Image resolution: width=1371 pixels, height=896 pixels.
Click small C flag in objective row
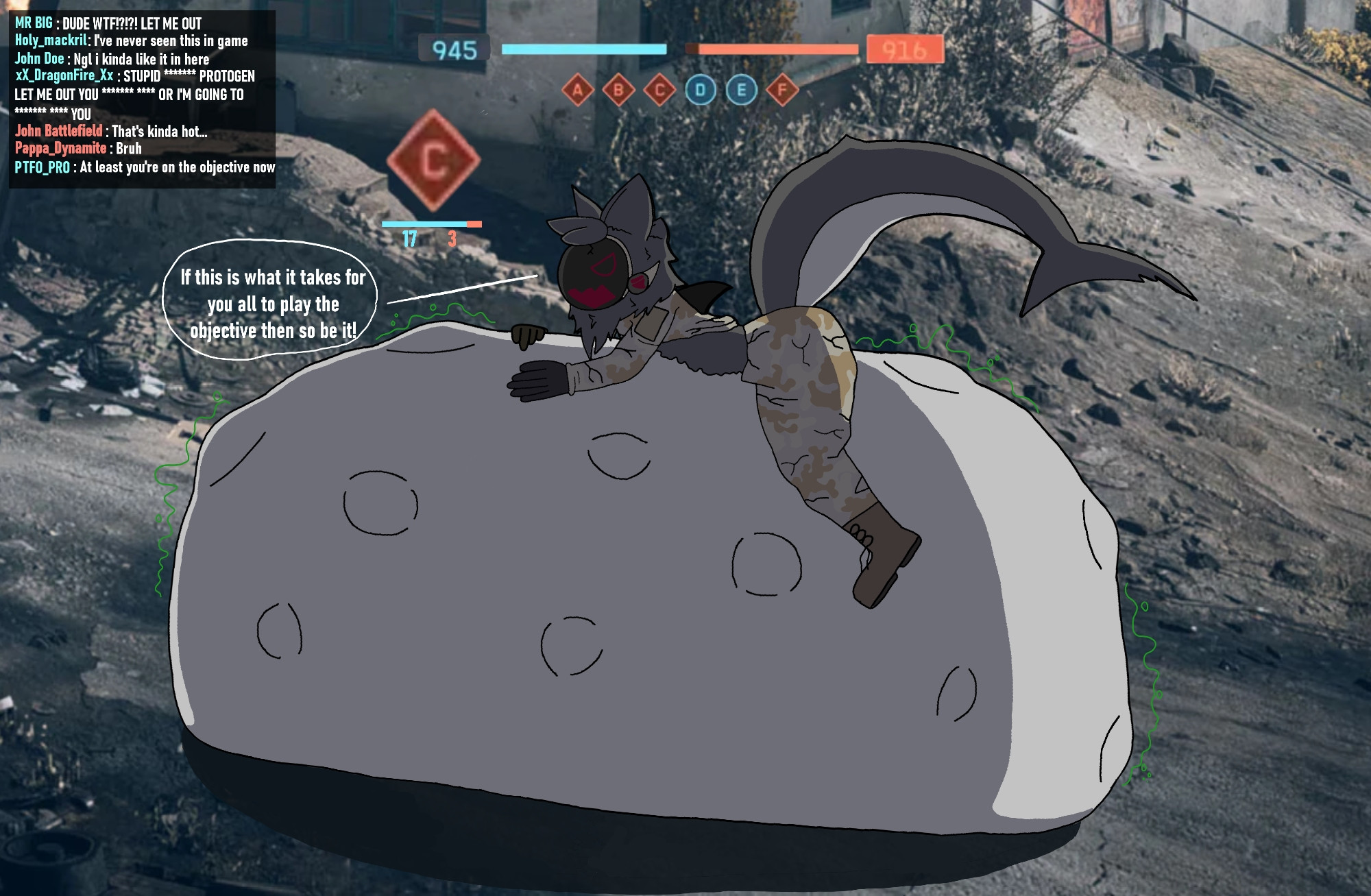click(x=659, y=90)
